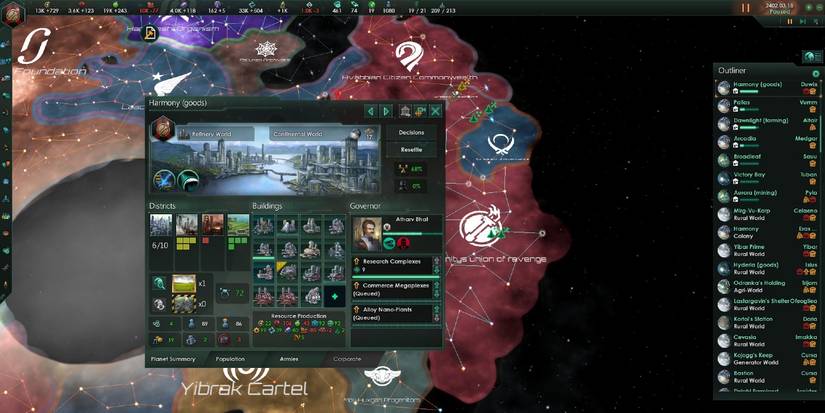Select governor Atharv Bhal's portrait

point(368,232)
